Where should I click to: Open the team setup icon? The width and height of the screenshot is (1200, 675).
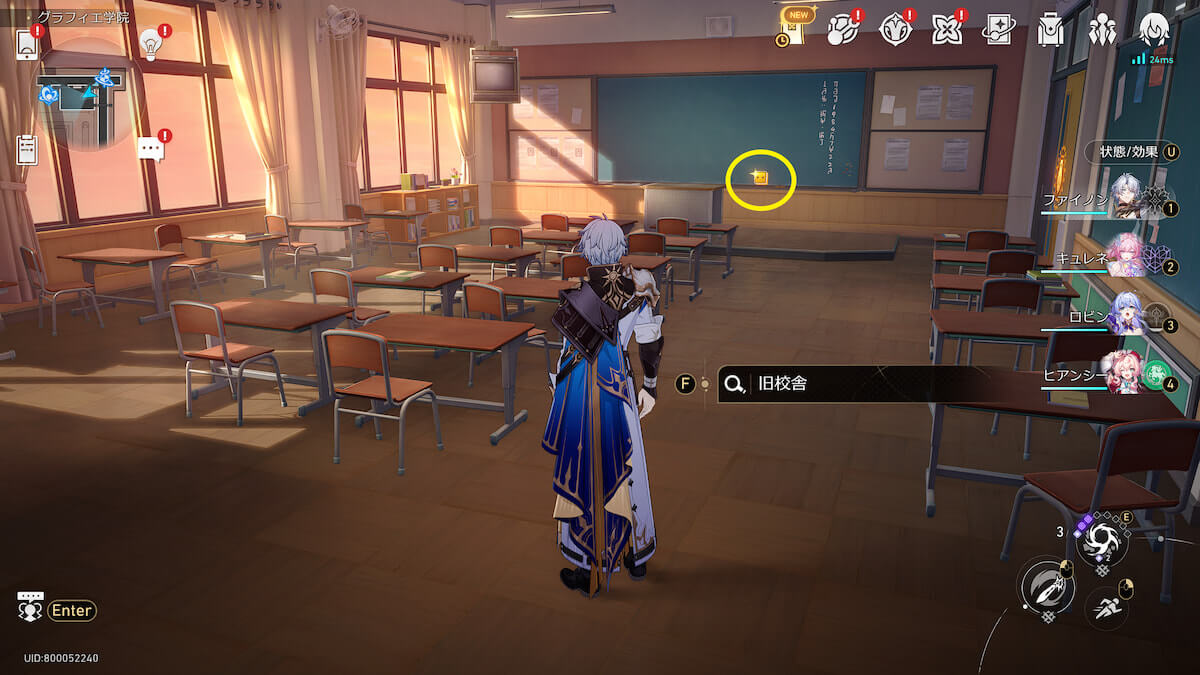tap(1102, 30)
